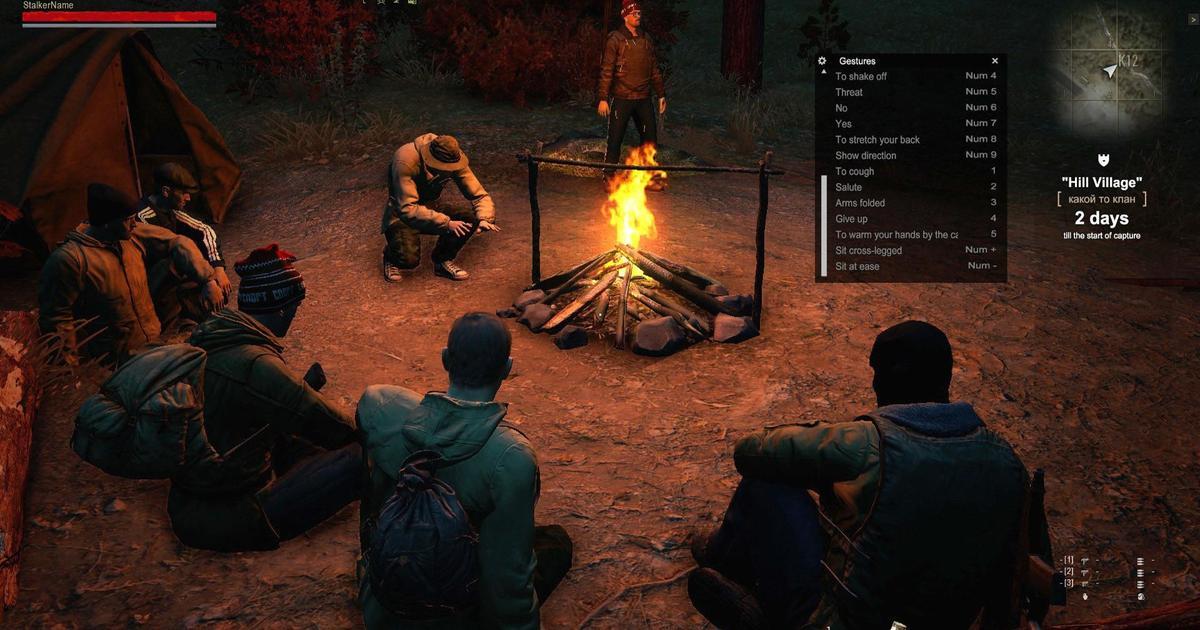Screen dimensions: 1200x630
Task: Select the 'Sit cross-legged' gesture
Action: (868, 251)
